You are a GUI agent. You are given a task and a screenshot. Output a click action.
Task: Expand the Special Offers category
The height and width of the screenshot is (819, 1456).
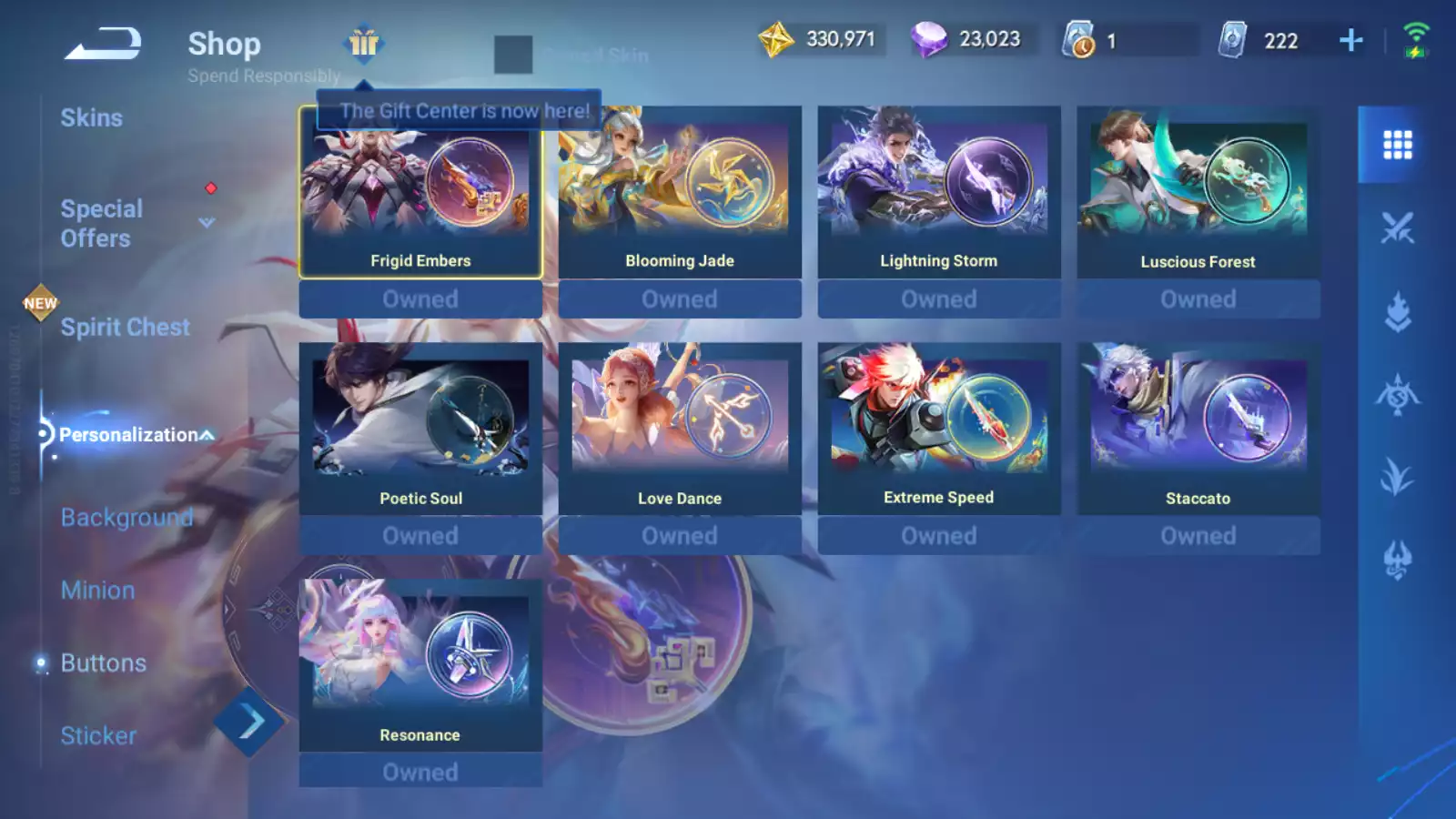(x=207, y=223)
